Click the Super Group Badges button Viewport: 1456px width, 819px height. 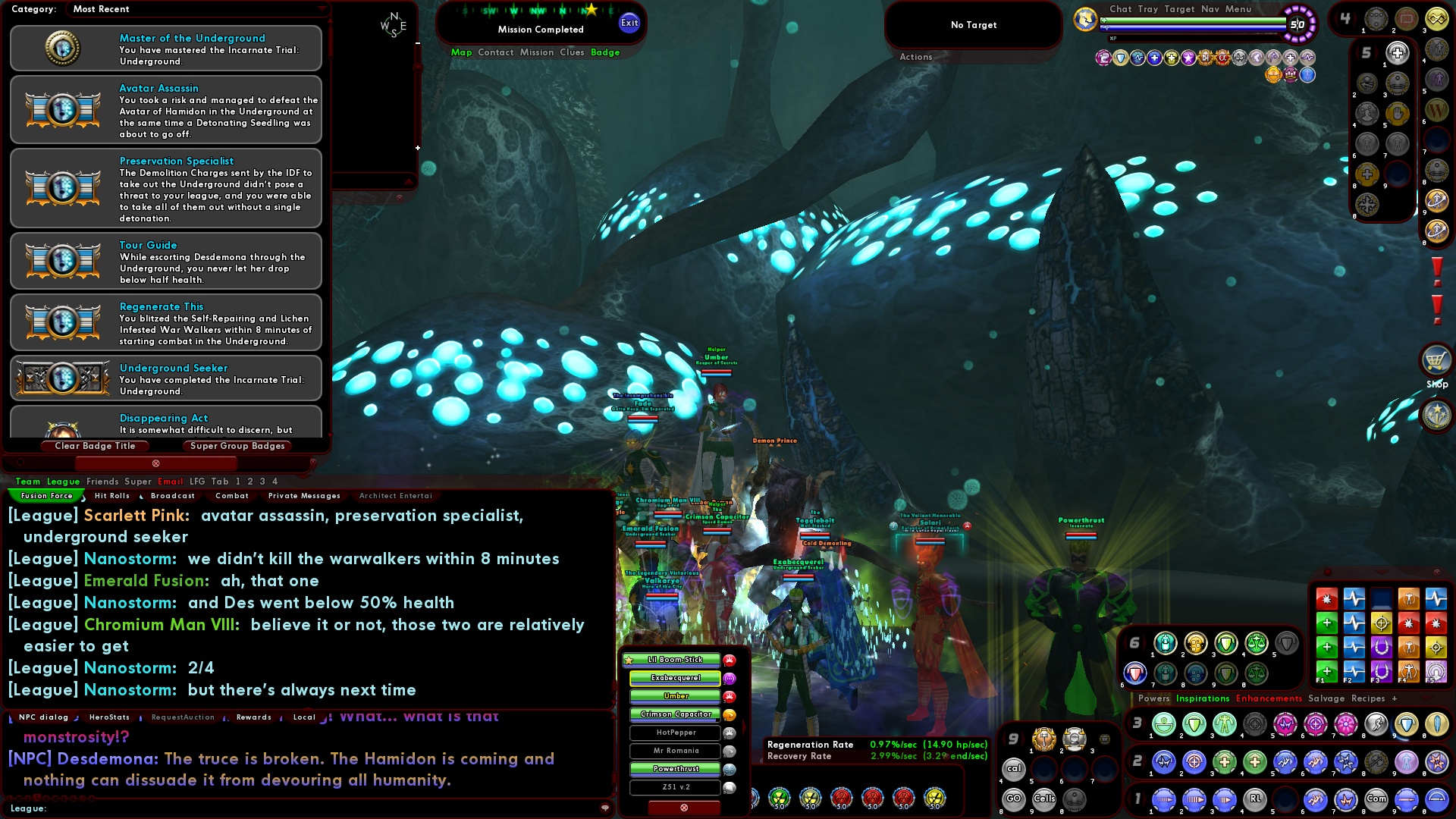[x=237, y=446]
